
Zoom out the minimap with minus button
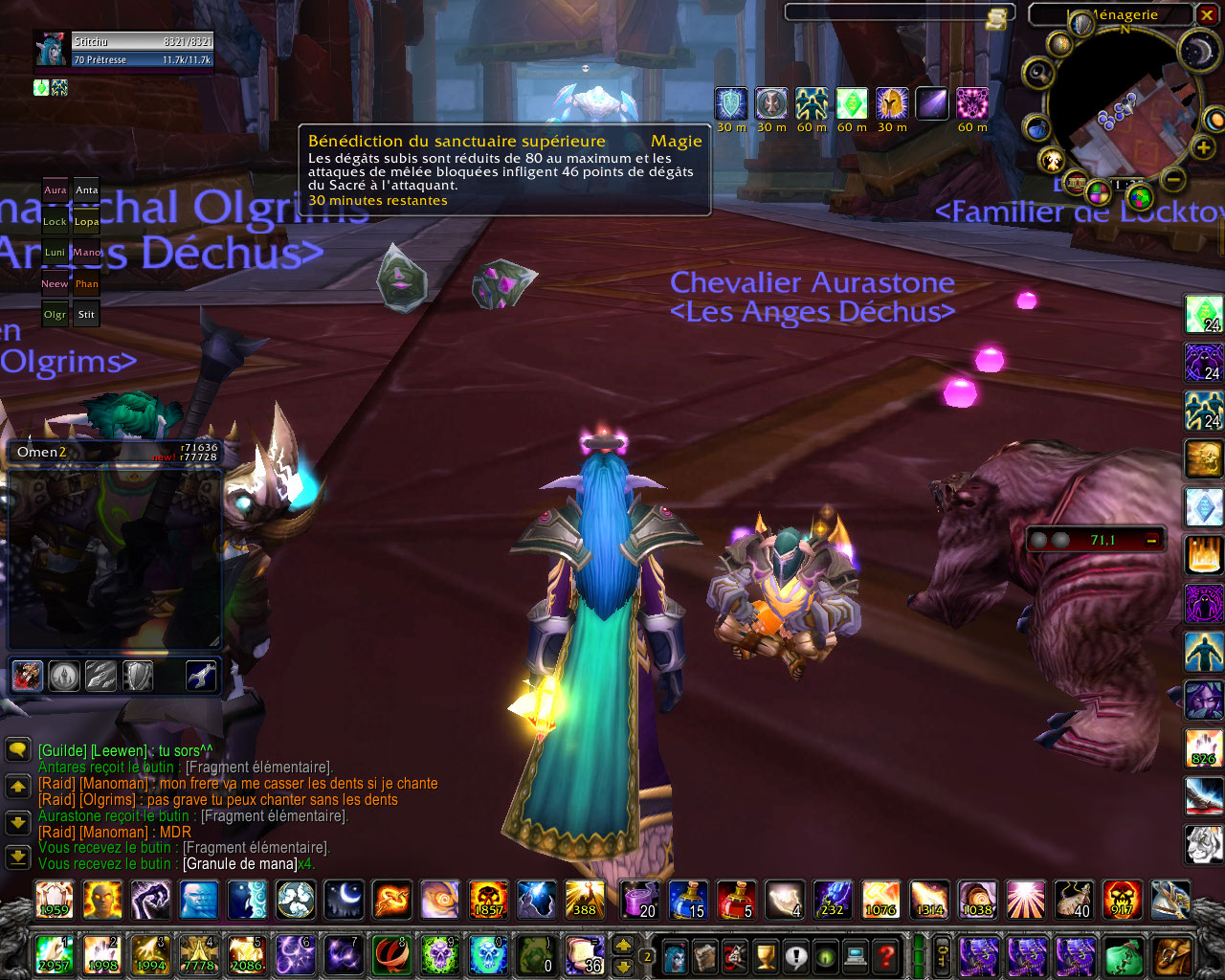(x=1174, y=178)
